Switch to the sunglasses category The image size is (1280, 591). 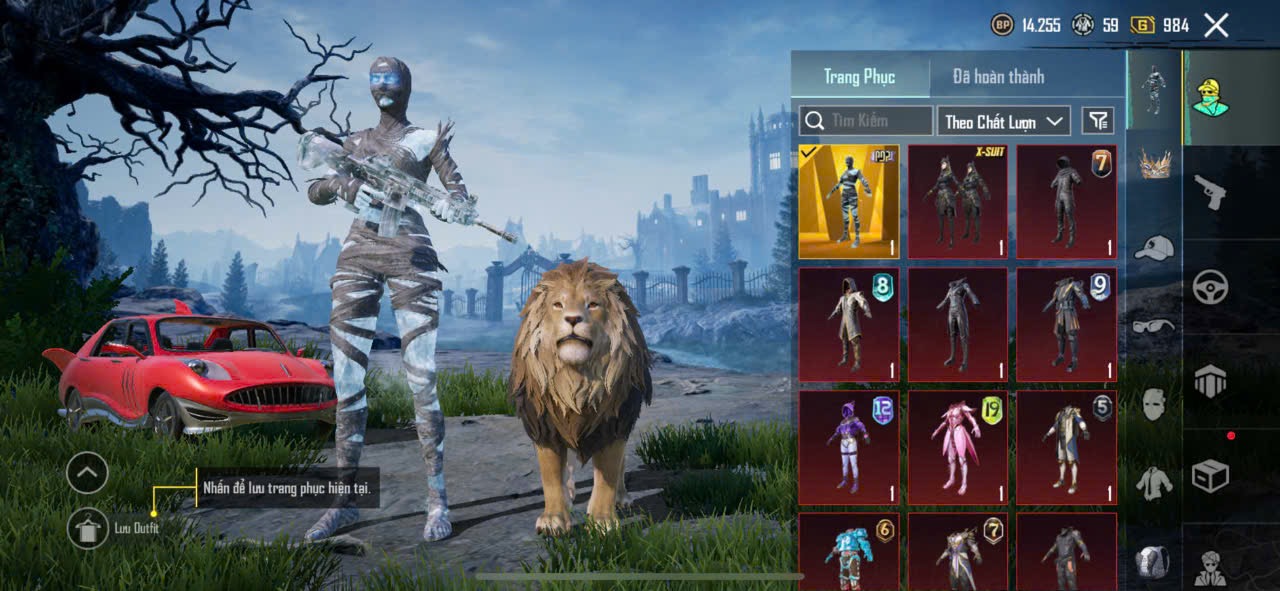click(x=1155, y=325)
